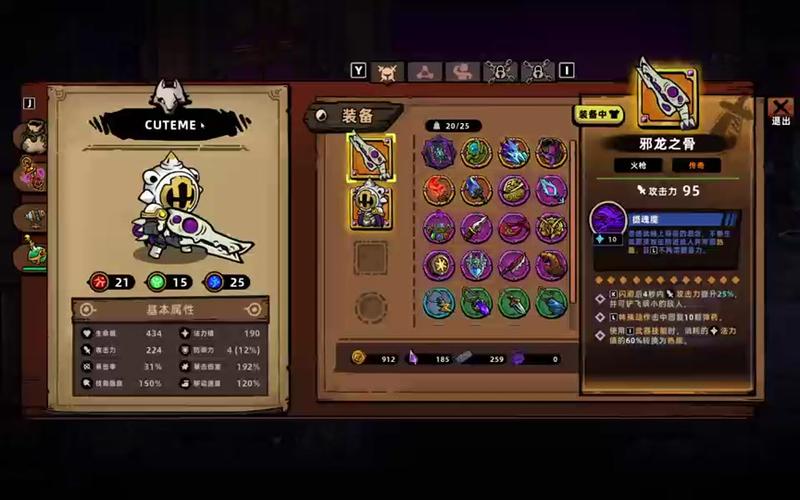Pick the brown boot item in inventory
Image resolution: width=800 pixels, height=500 pixels.
coord(551,265)
